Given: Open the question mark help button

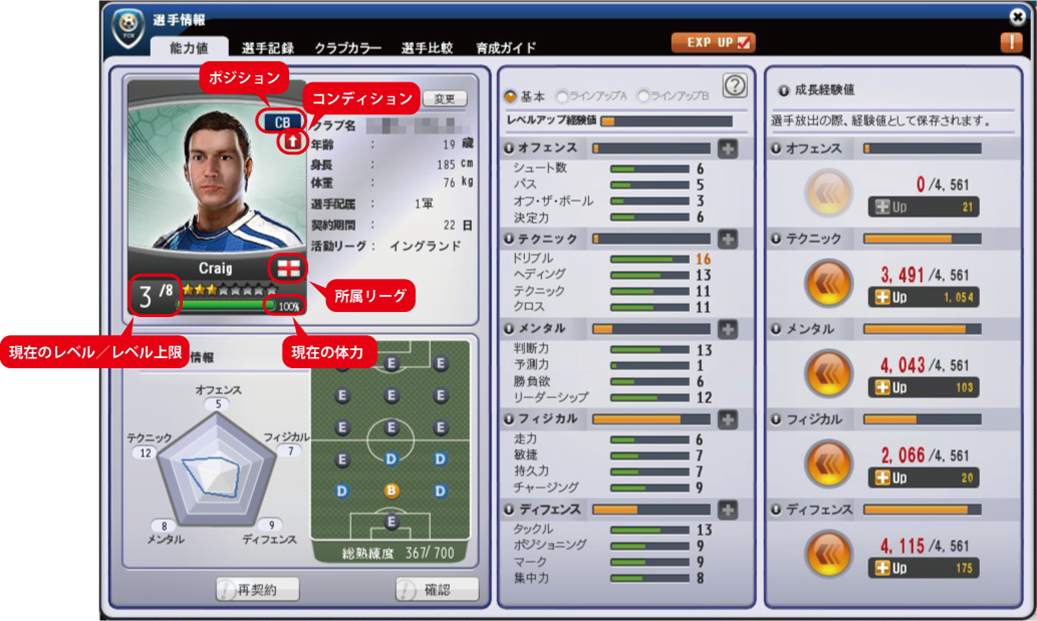Looking at the screenshot, I should click(x=735, y=87).
